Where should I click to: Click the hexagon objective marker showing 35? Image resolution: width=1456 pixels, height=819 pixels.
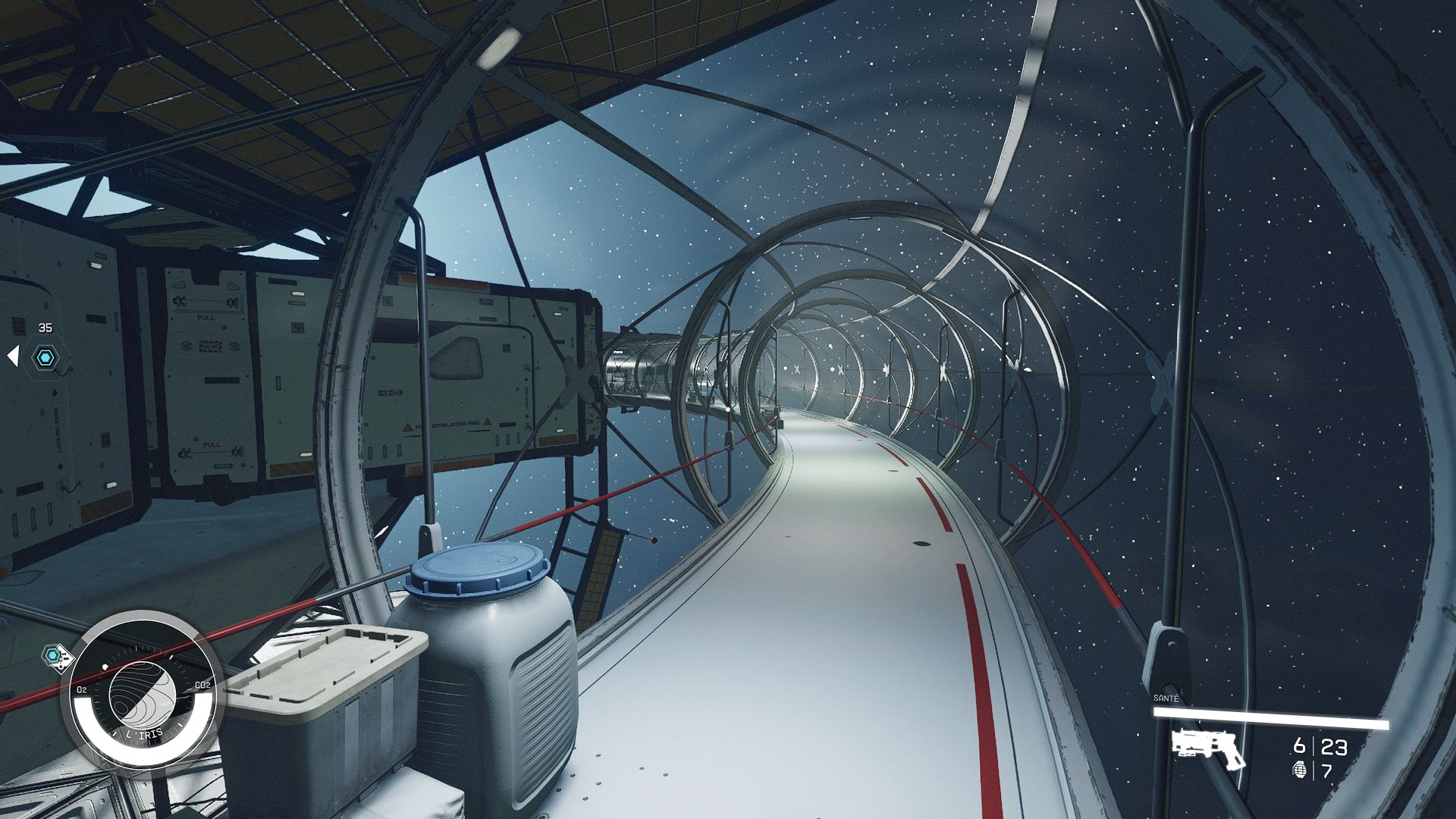45,357
